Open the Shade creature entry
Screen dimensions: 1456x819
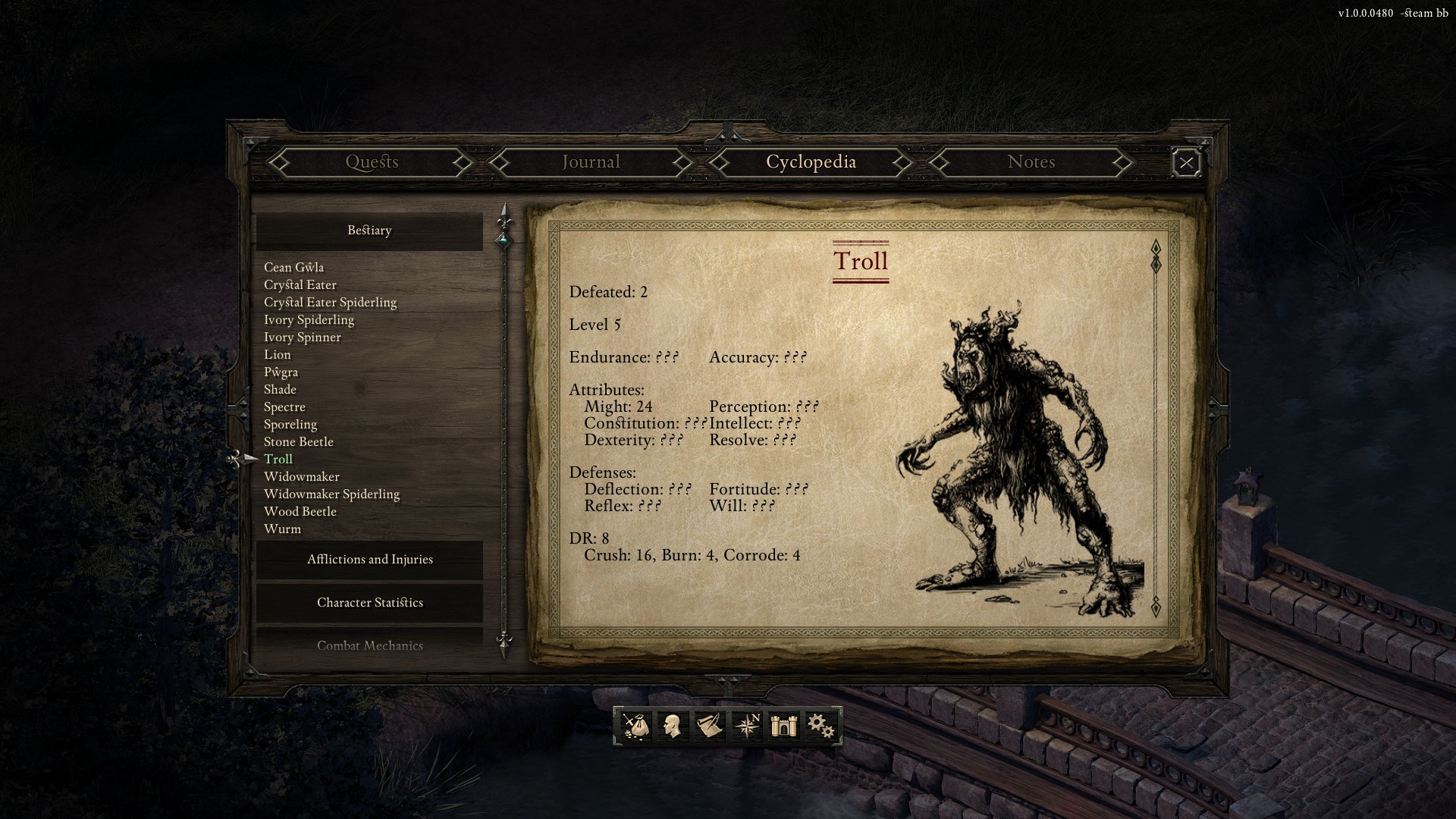click(x=280, y=390)
